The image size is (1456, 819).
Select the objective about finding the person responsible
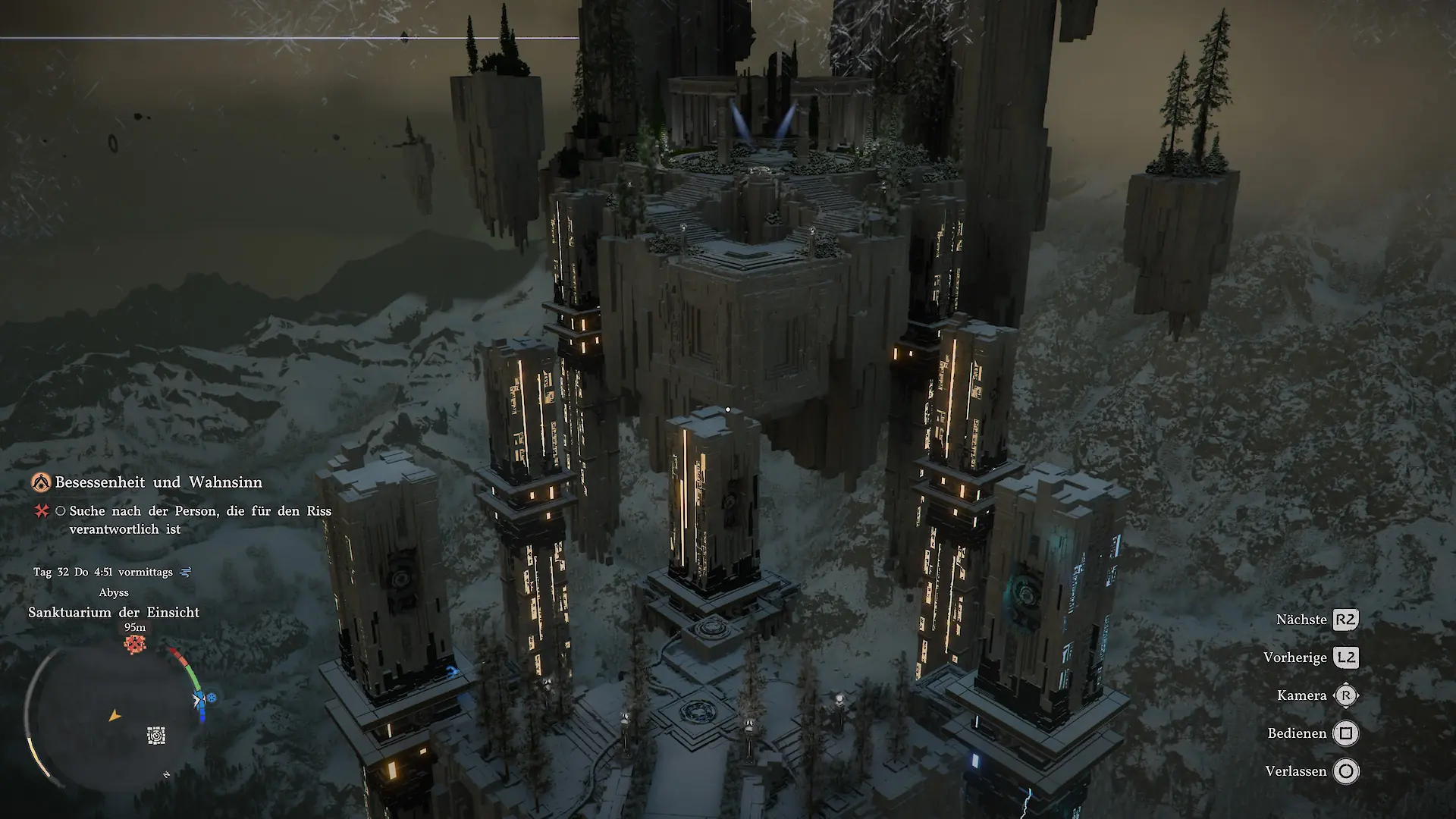200,519
